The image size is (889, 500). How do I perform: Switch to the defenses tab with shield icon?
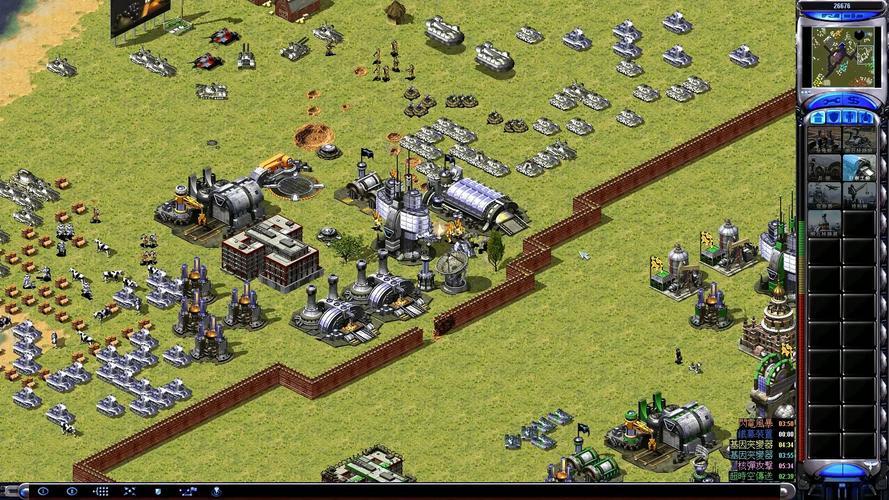point(833,117)
